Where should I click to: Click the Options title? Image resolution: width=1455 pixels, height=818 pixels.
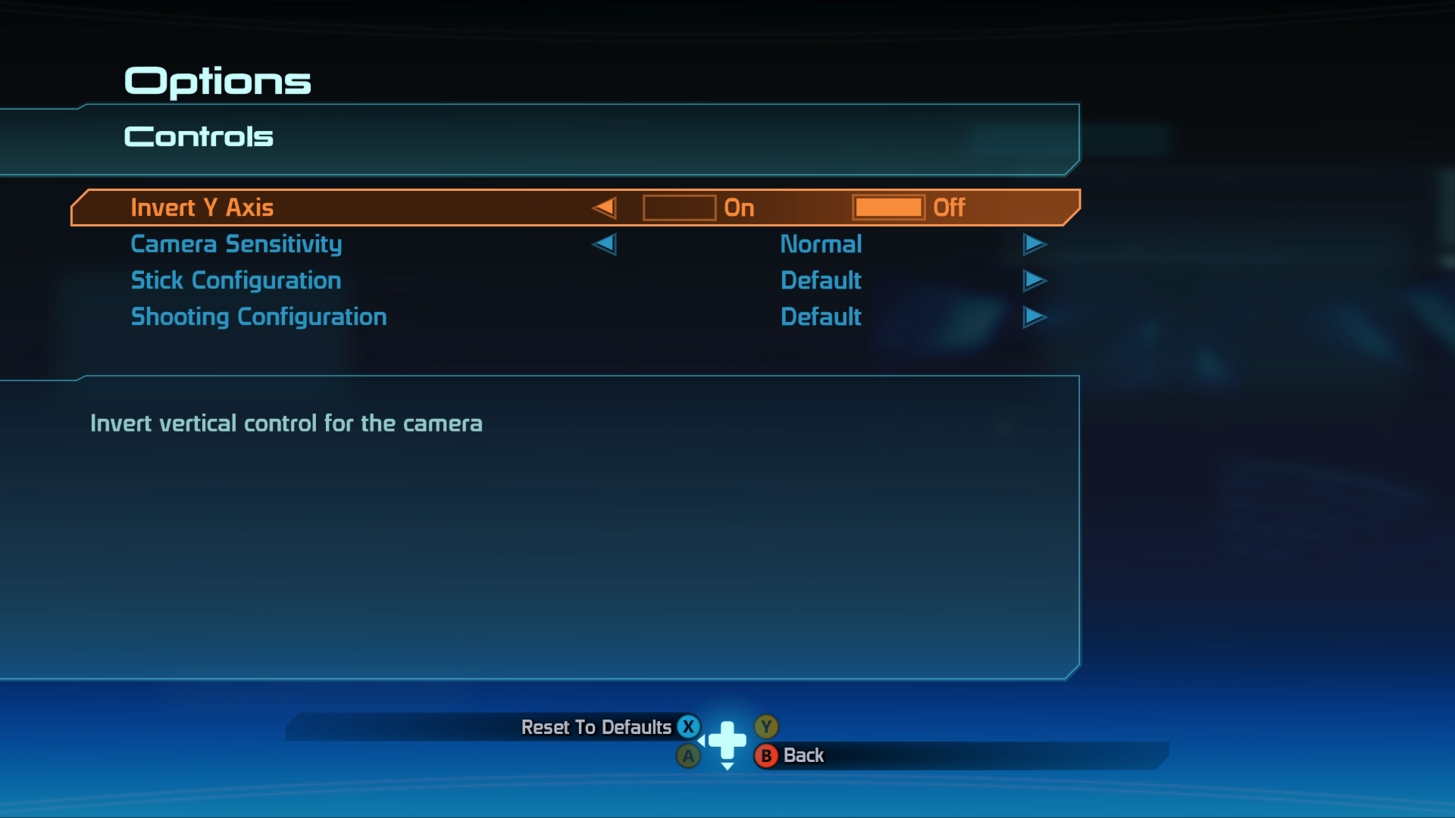tap(216, 80)
